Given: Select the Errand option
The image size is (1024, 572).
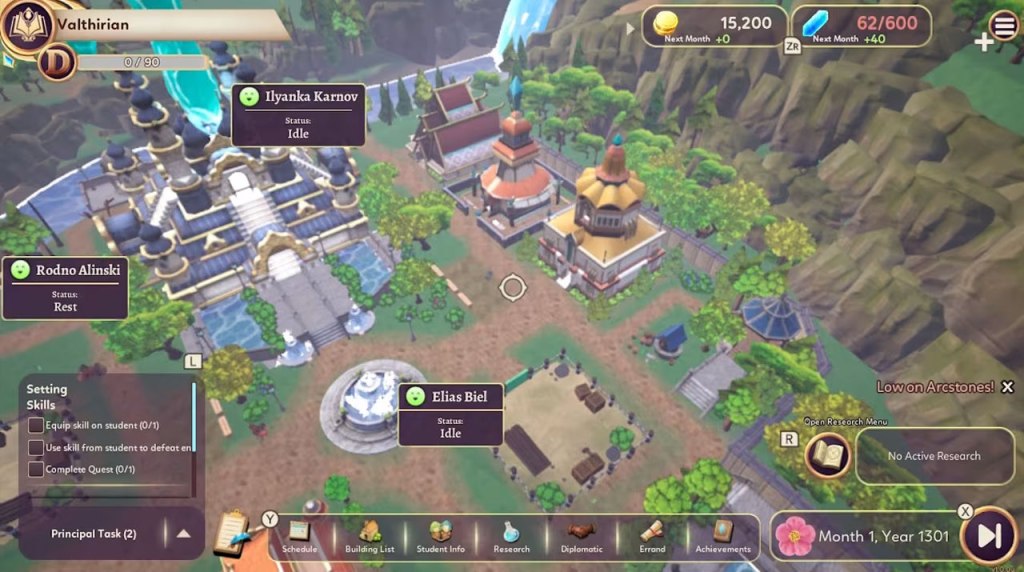Looking at the screenshot, I should point(652,536).
